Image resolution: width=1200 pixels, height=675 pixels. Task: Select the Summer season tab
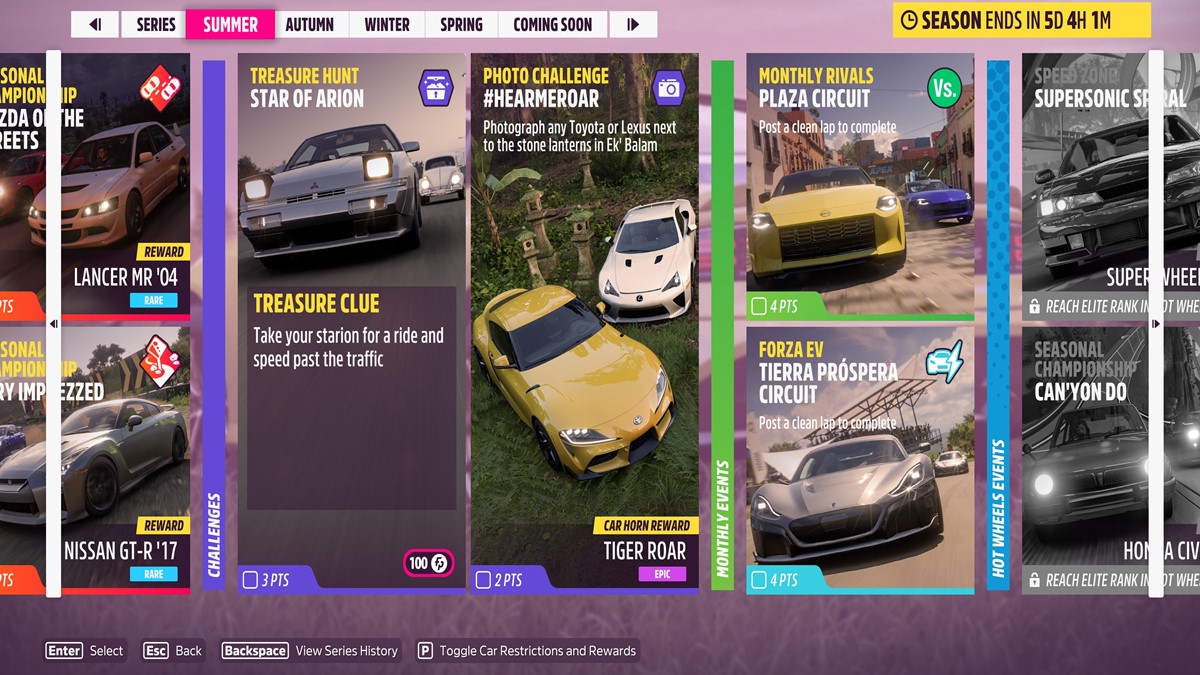coord(230,24)
